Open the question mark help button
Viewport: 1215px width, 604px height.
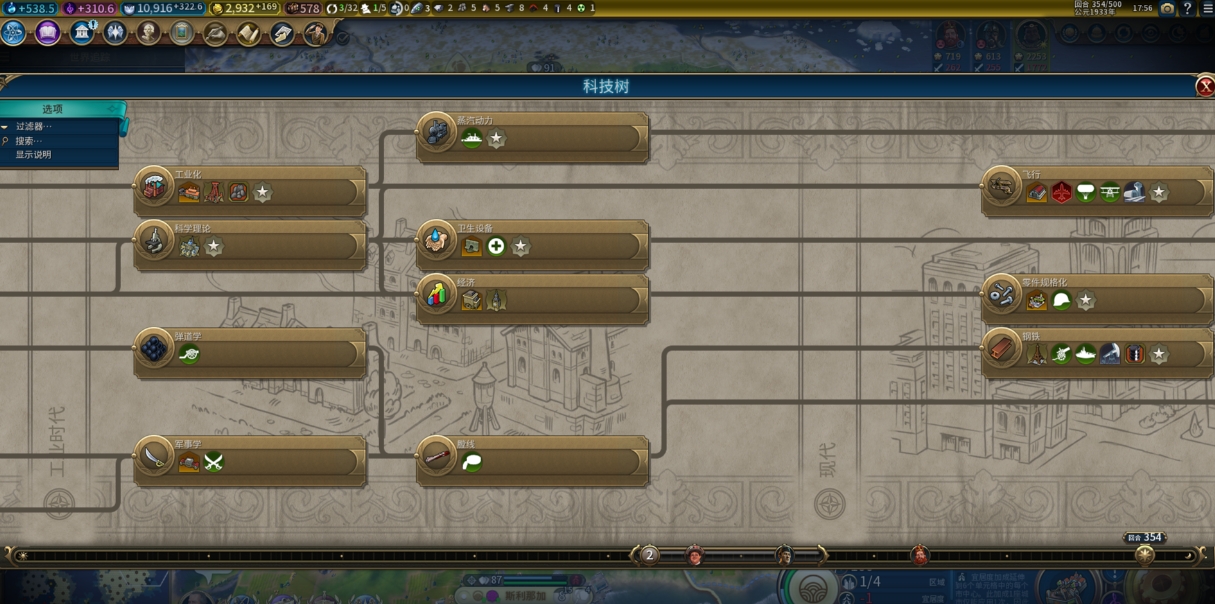(1187, 8)
